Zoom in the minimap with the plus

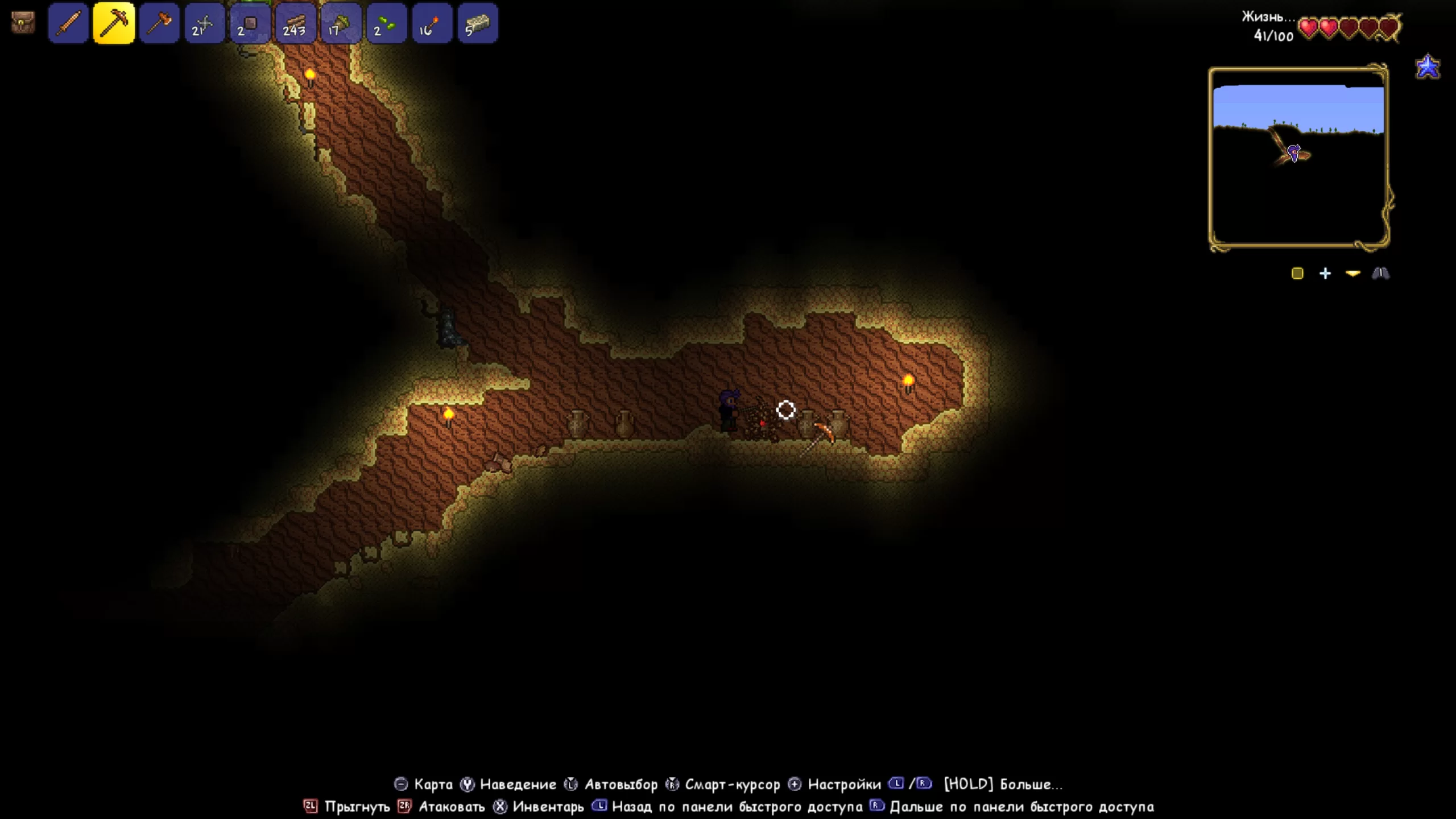[x=1325, y=274]
